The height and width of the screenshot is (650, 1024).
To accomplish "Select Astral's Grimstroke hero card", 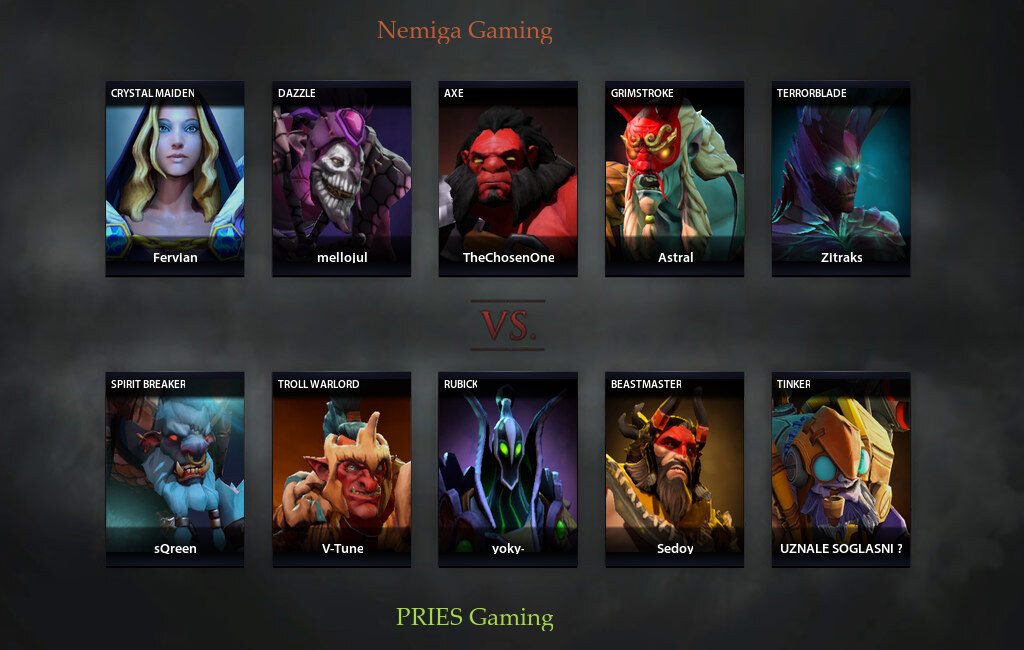I will pos(674,178).
